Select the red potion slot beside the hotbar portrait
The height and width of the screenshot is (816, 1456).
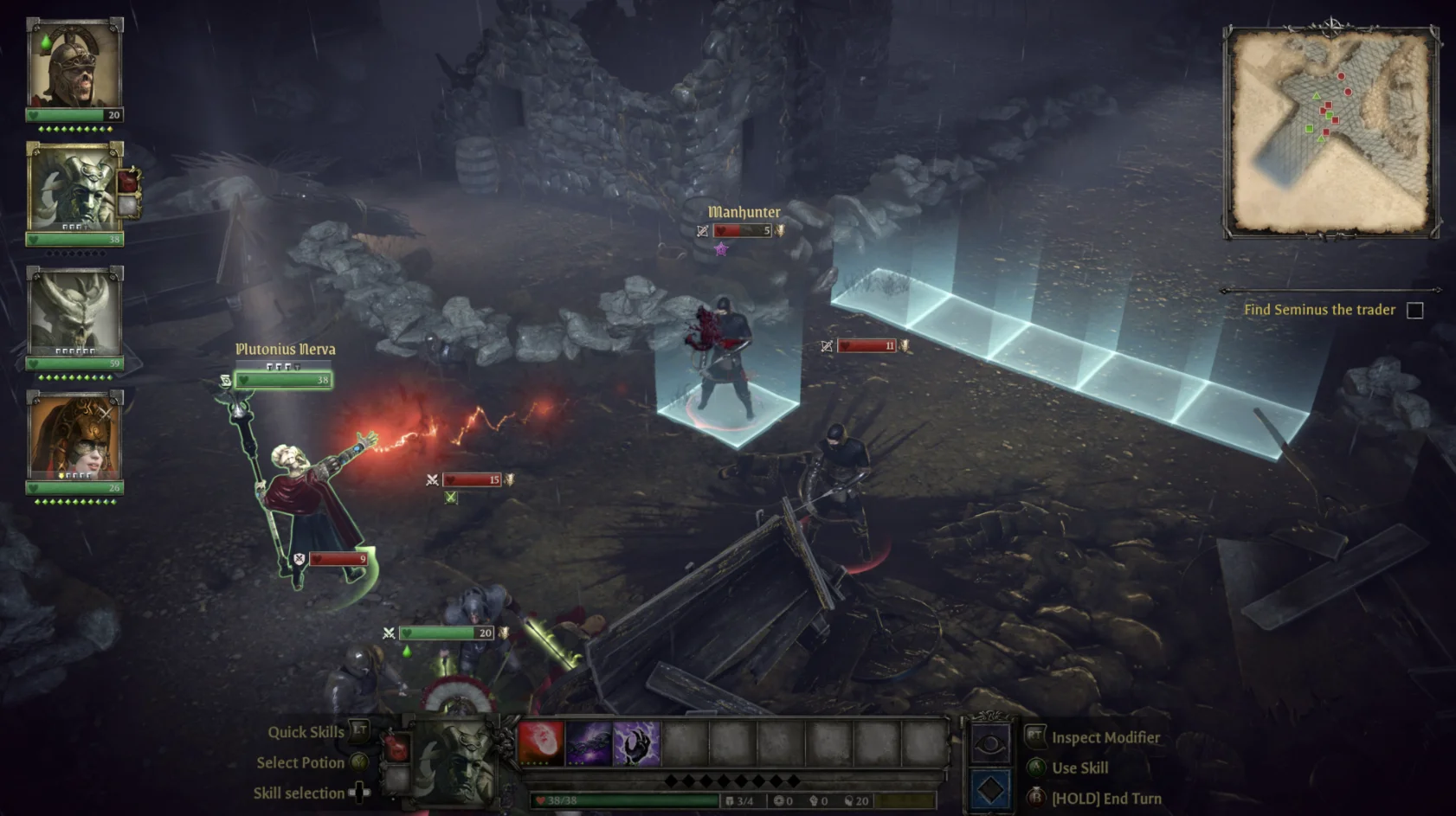pos(396,747)
